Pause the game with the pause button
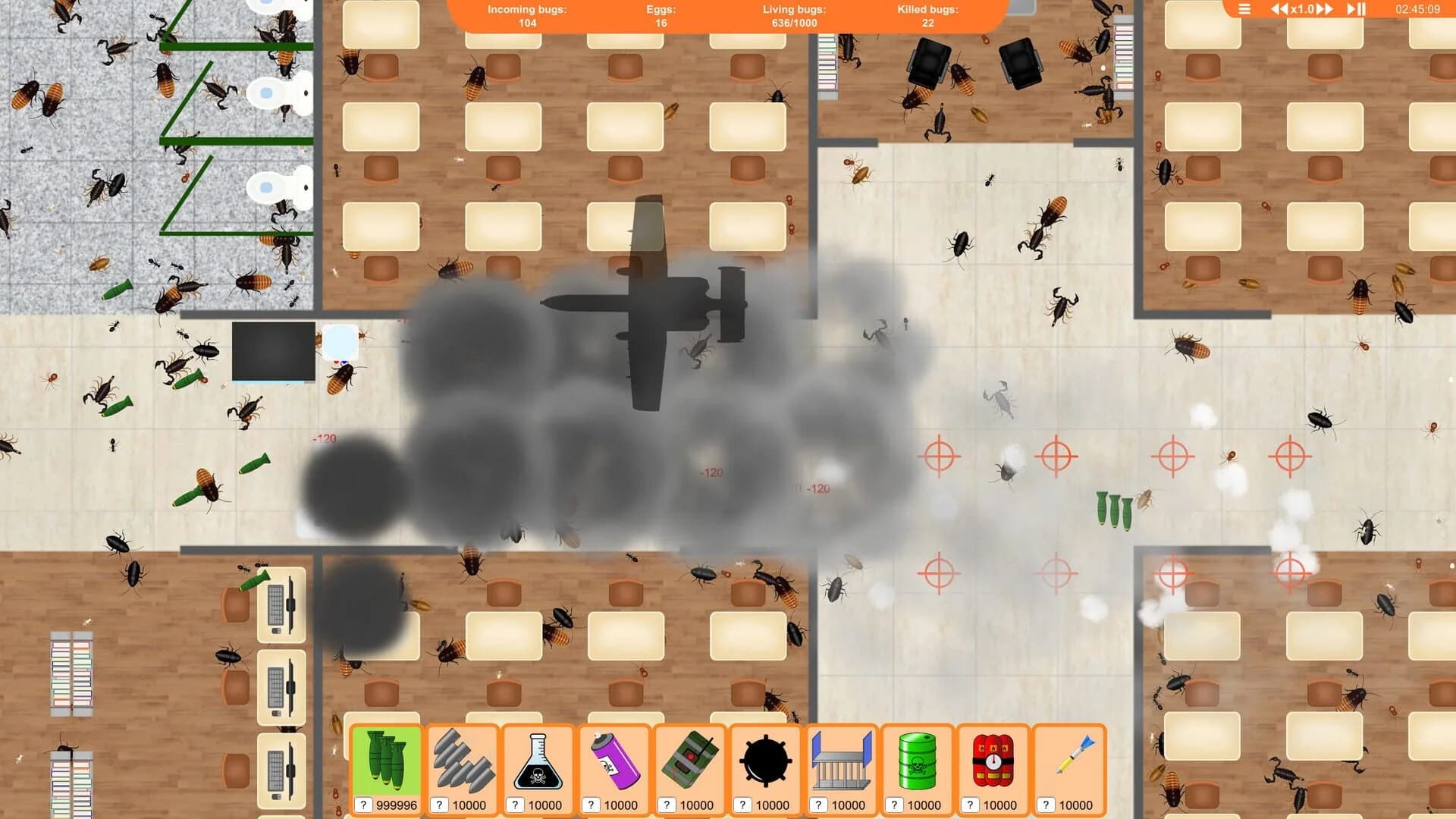 [x=1362, y=8]
